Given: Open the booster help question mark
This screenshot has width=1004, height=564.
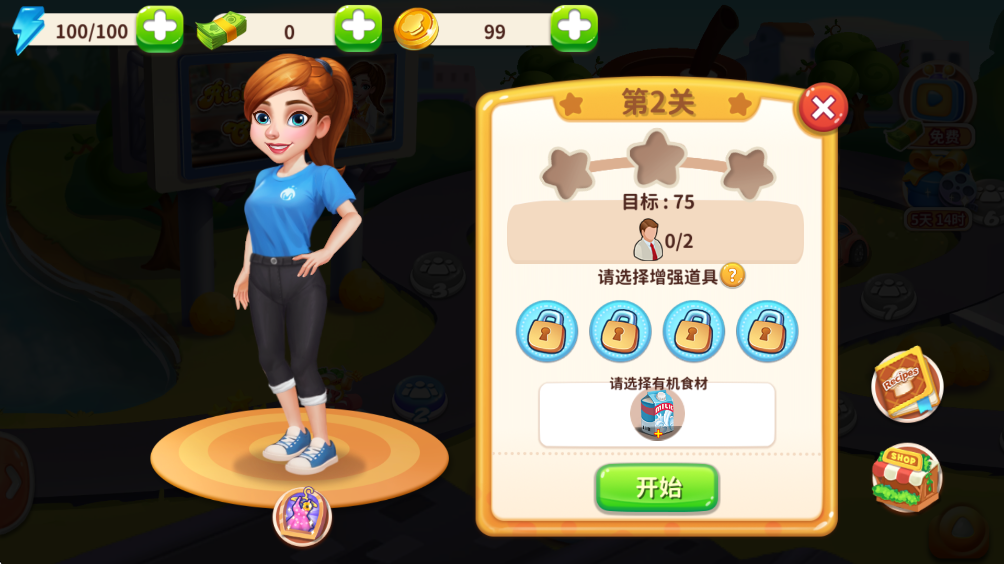Looking at the screenshot, I should (x=733, y=275).
